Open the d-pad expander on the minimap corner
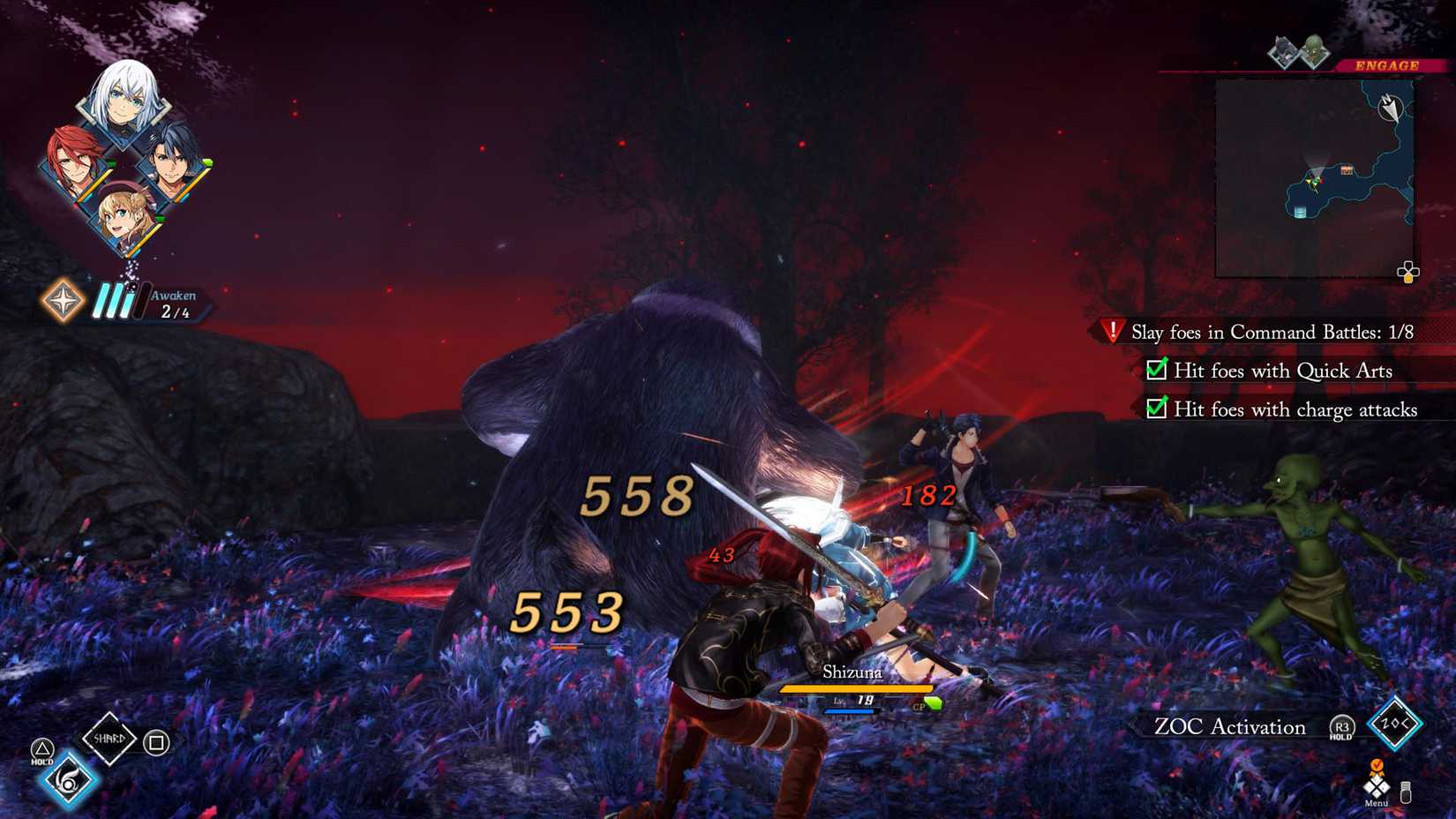 1409,272
